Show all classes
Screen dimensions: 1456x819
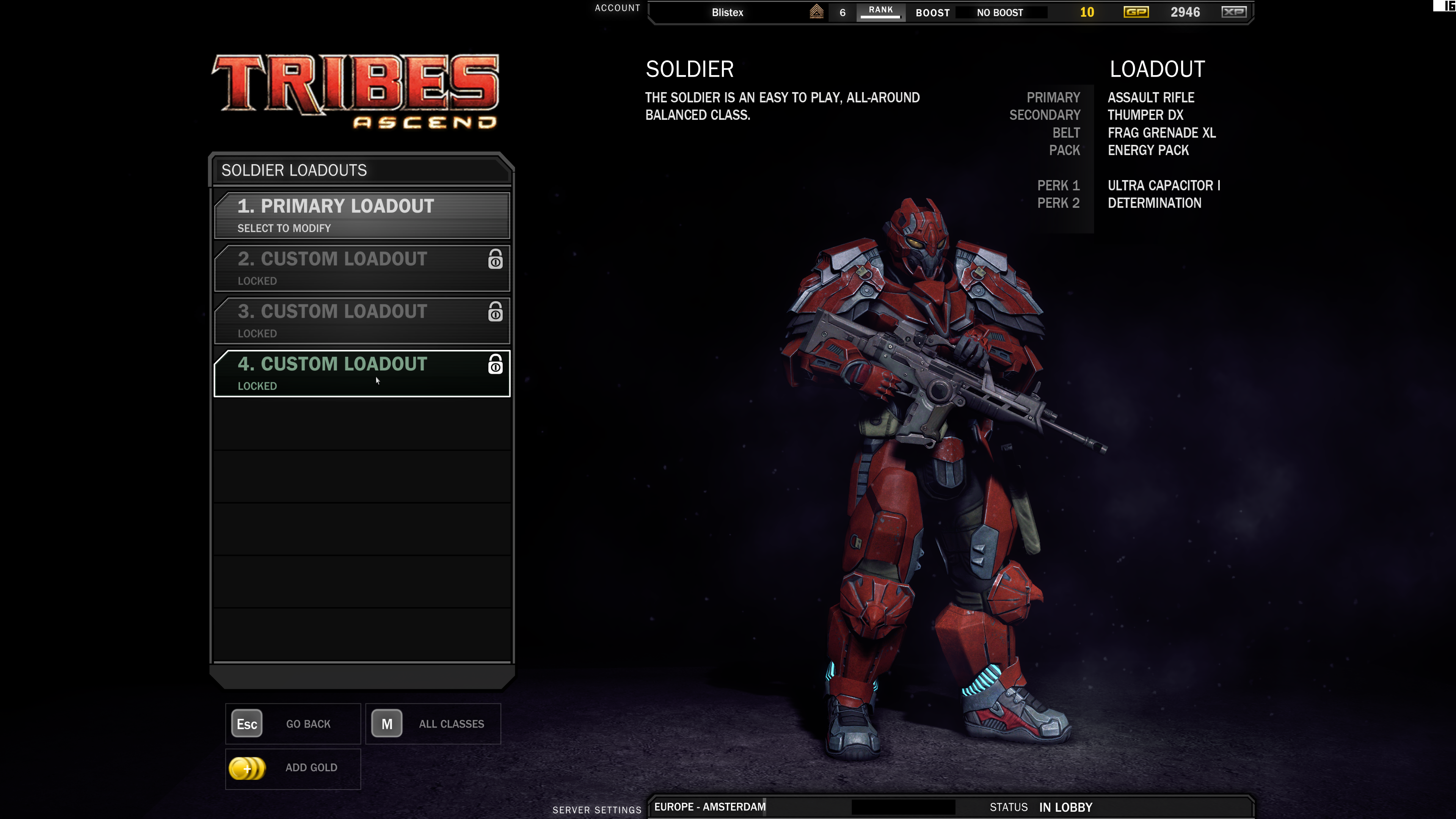[433, 723]
